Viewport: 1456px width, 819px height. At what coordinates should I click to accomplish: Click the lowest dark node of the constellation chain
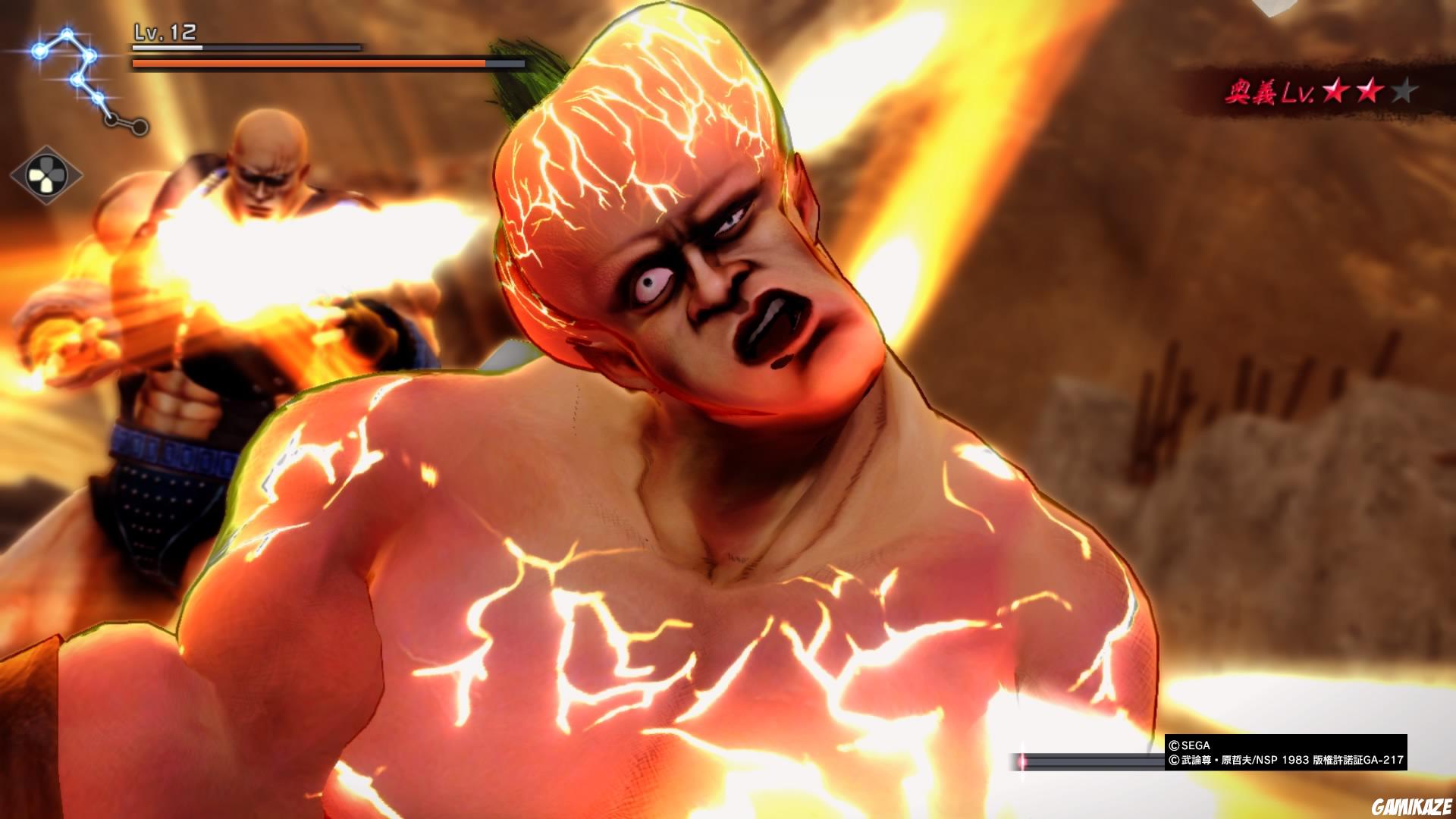139,127
